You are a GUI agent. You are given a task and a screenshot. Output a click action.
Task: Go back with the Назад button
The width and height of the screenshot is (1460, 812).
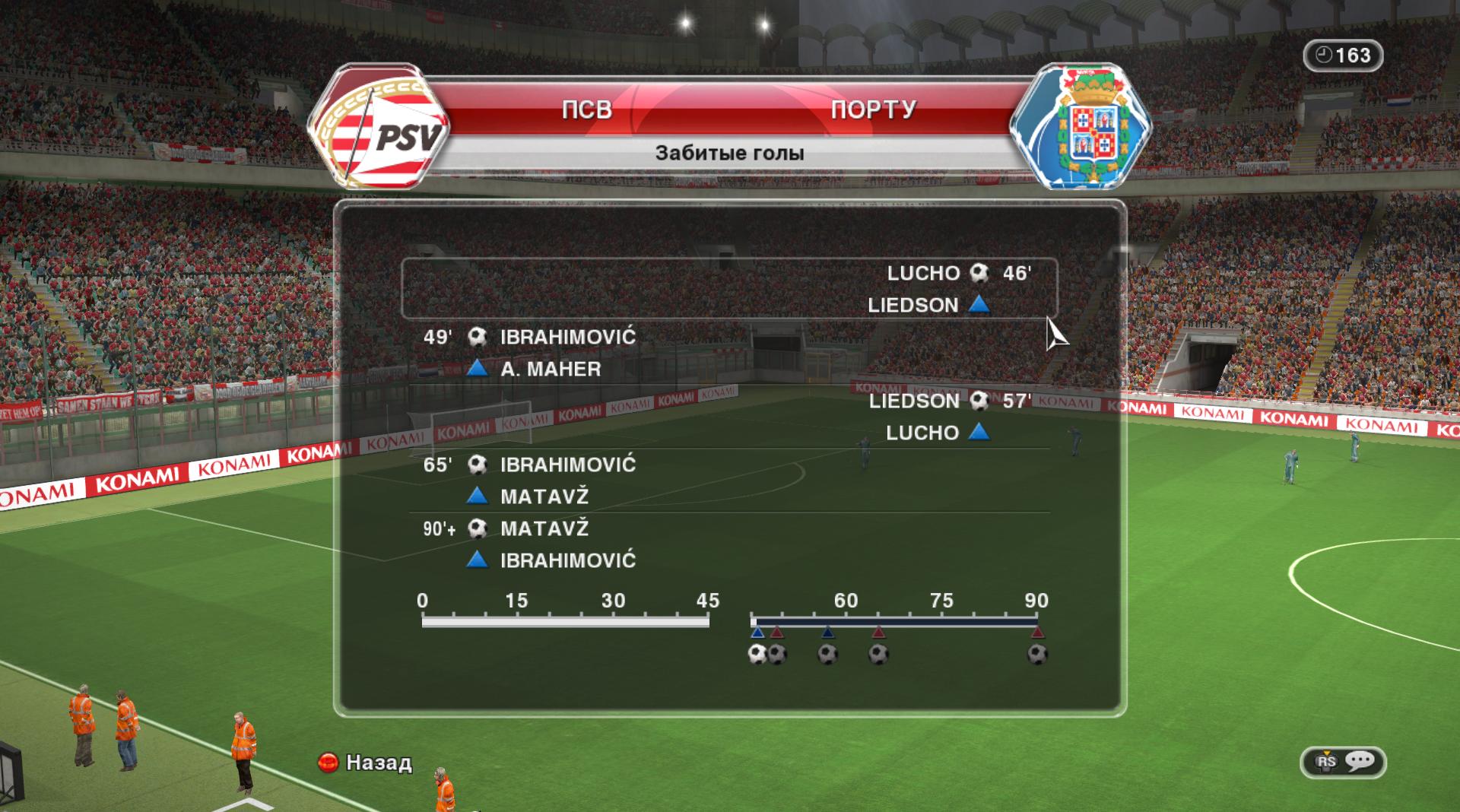coord(366,763)
